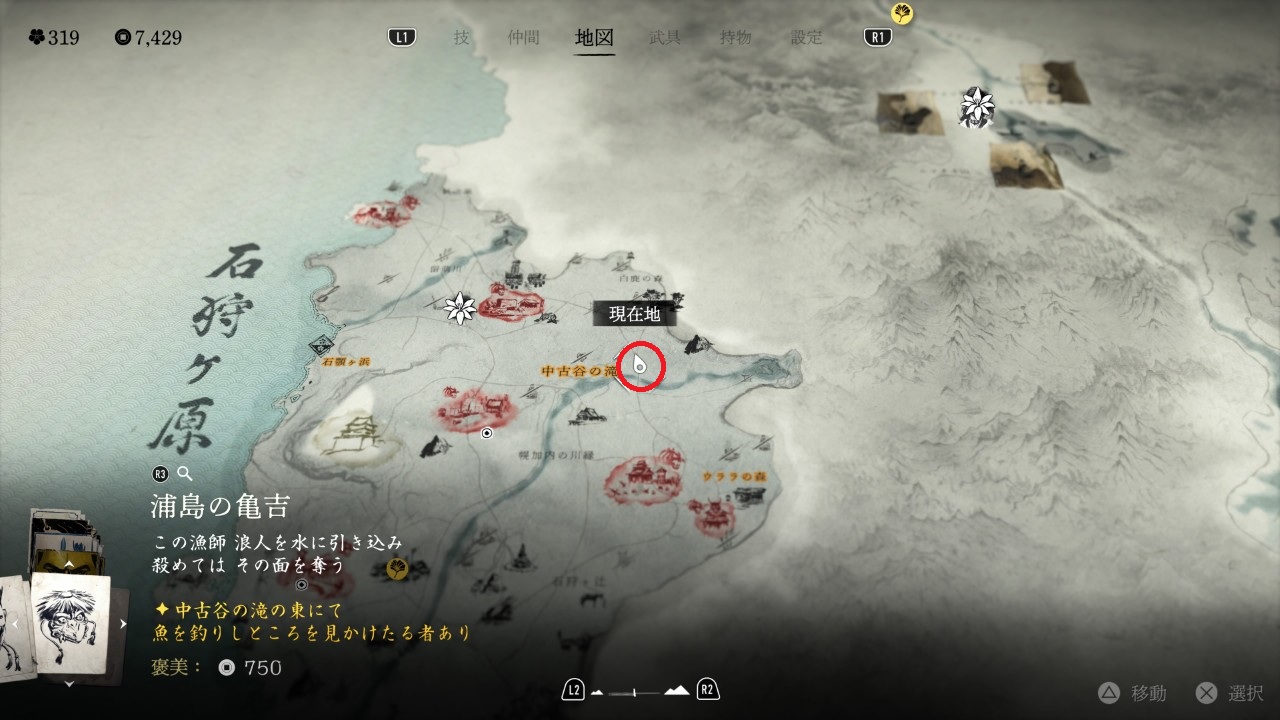Click the yellow ginkgo marker at top edge

pyautogui.click(x=903, y=13)
